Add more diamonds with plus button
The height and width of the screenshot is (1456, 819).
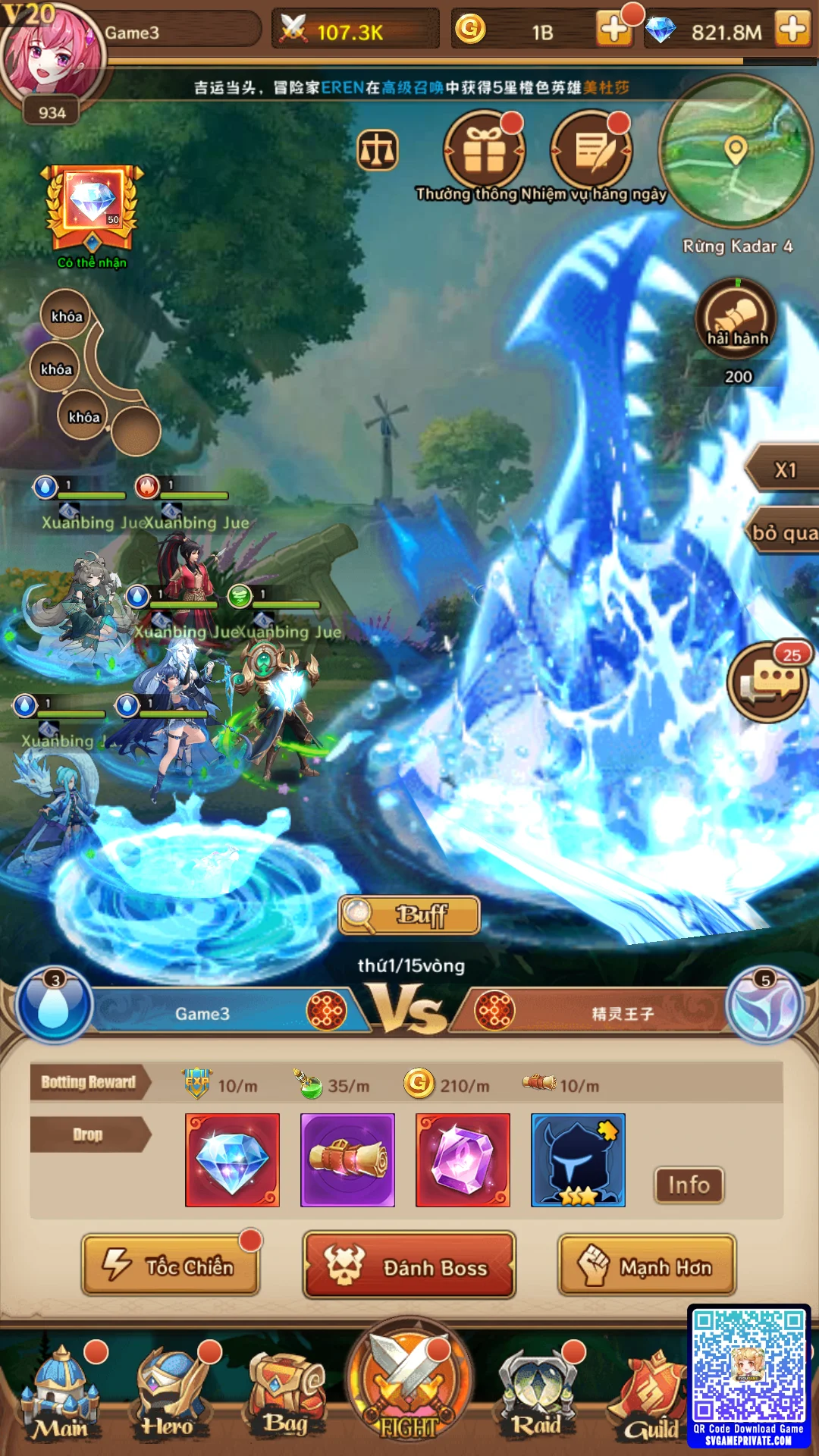click(792, 30)
